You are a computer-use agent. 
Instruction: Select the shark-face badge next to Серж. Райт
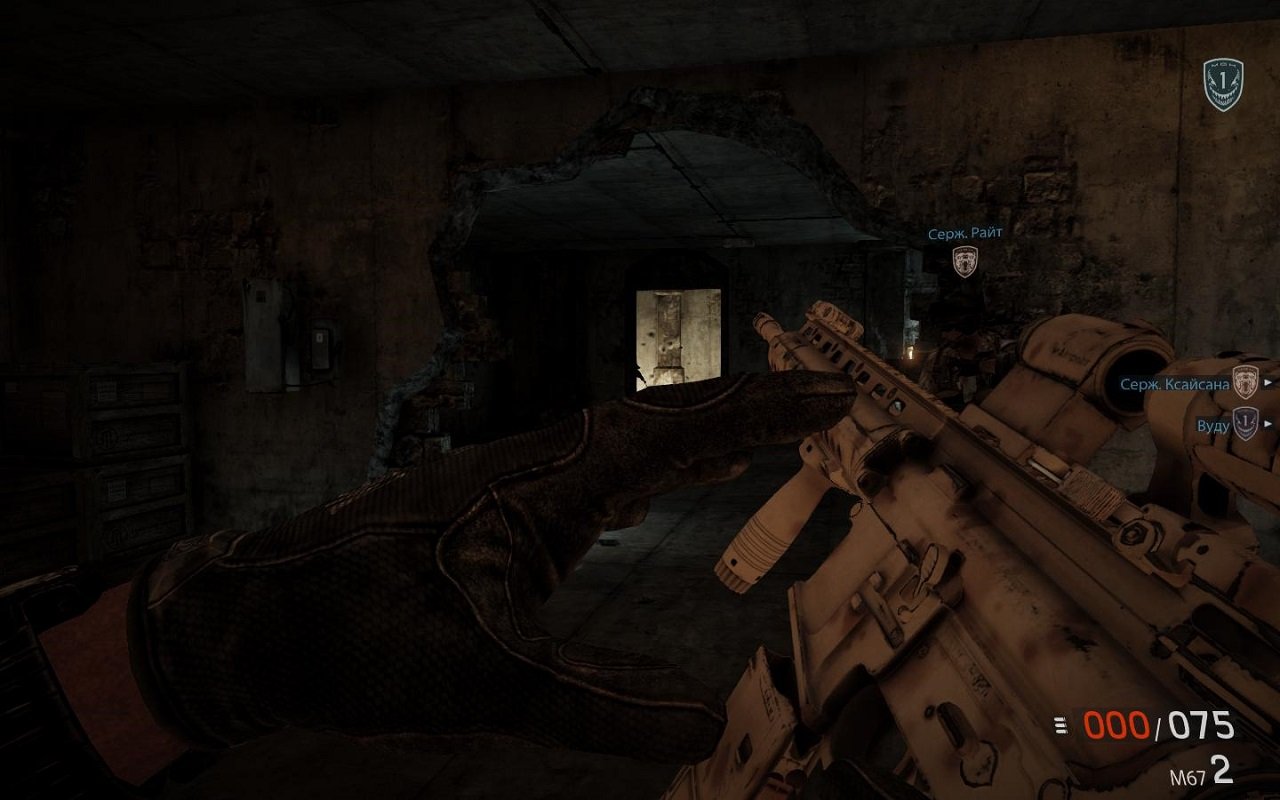pyautogui.click(x=963, y=263)
